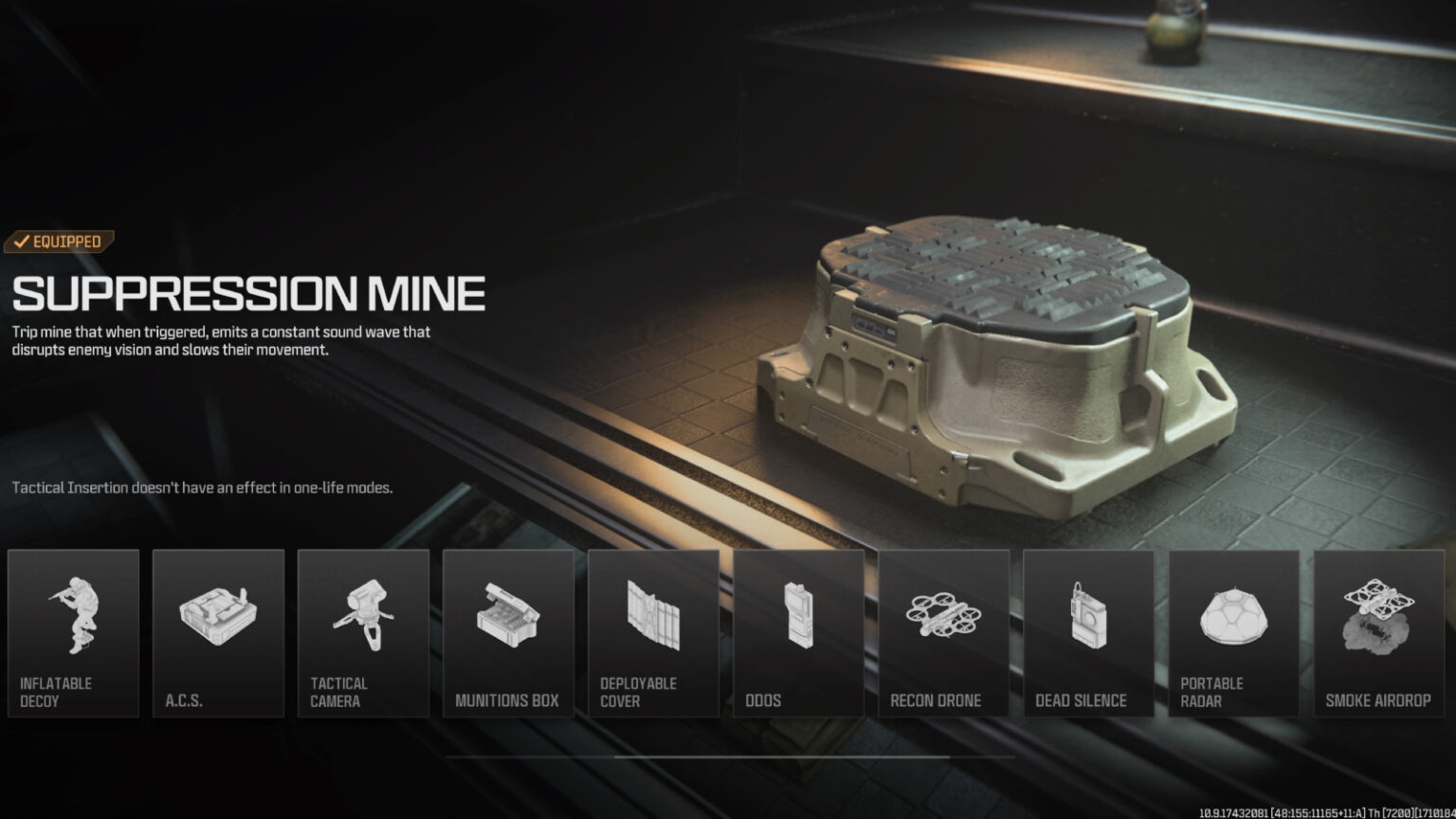Toggle equipping the Suppression Mine
Viewport: 1456px width, 819px height.
(59, 241)
